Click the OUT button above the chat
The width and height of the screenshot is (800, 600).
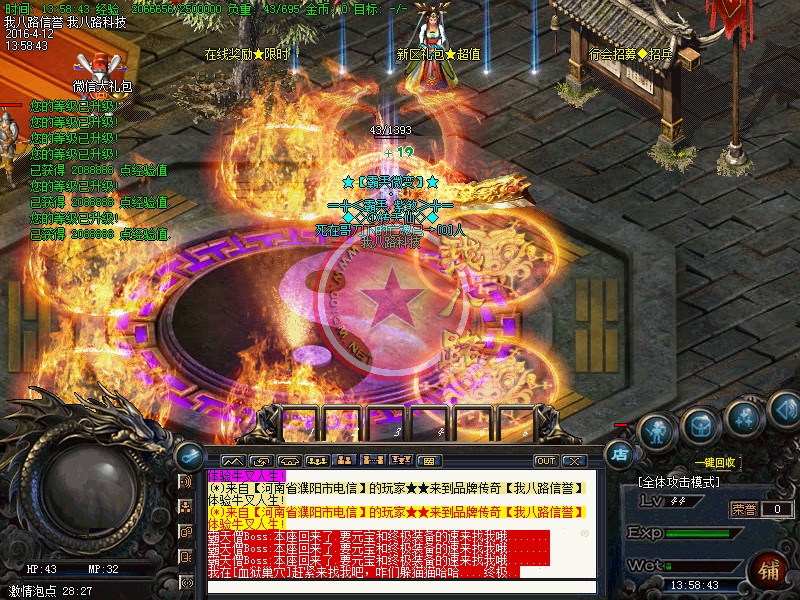[546, 461]
